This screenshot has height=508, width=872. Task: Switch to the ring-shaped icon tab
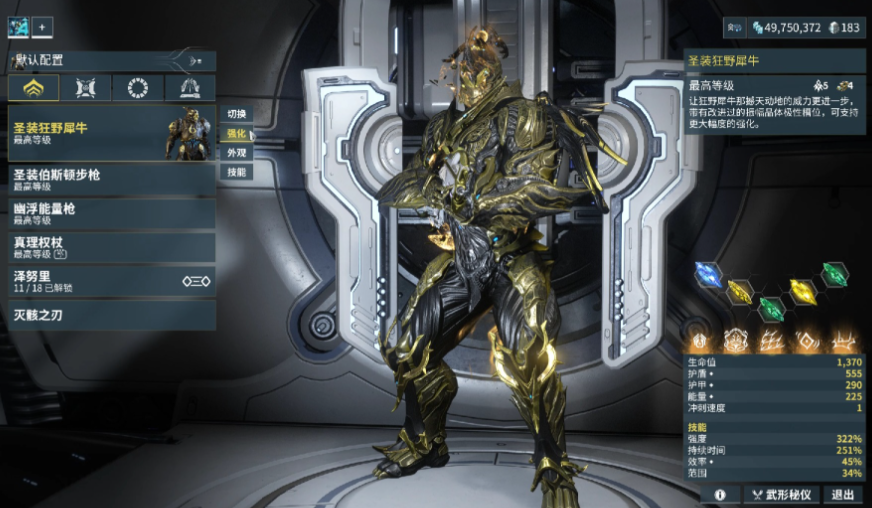coord(137,88)
